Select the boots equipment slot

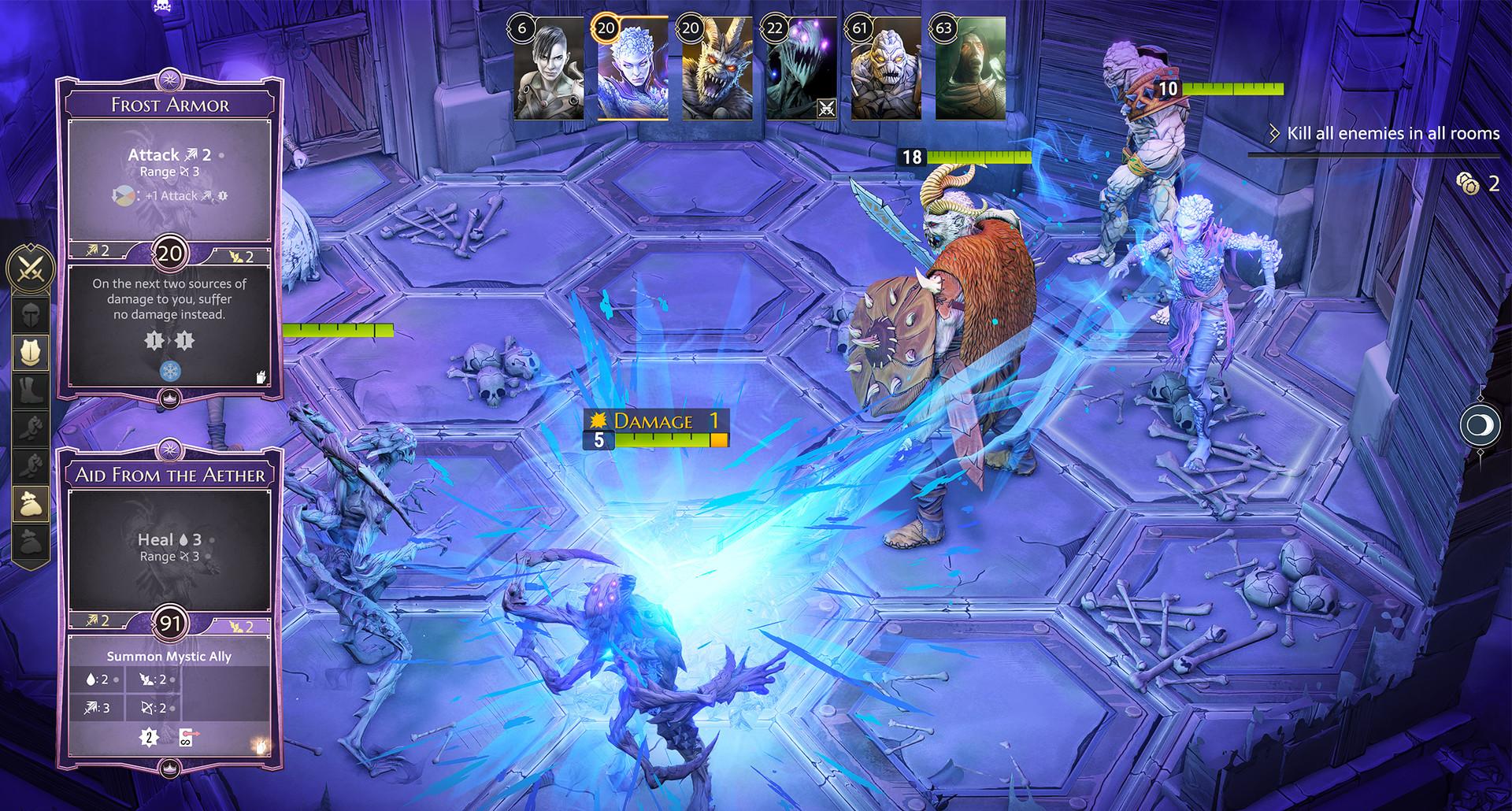(x=31, y=391)
